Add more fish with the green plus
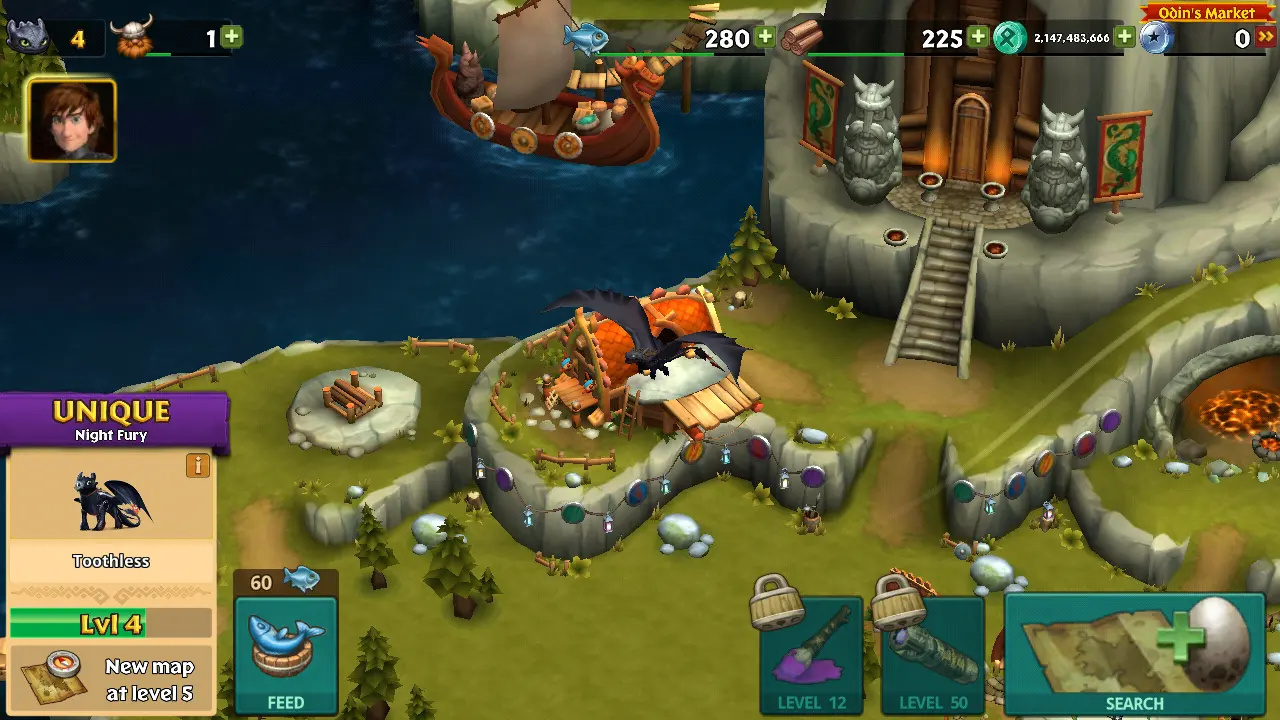The height and width of the screenshot is (720, 1280). tap(765, 38)
